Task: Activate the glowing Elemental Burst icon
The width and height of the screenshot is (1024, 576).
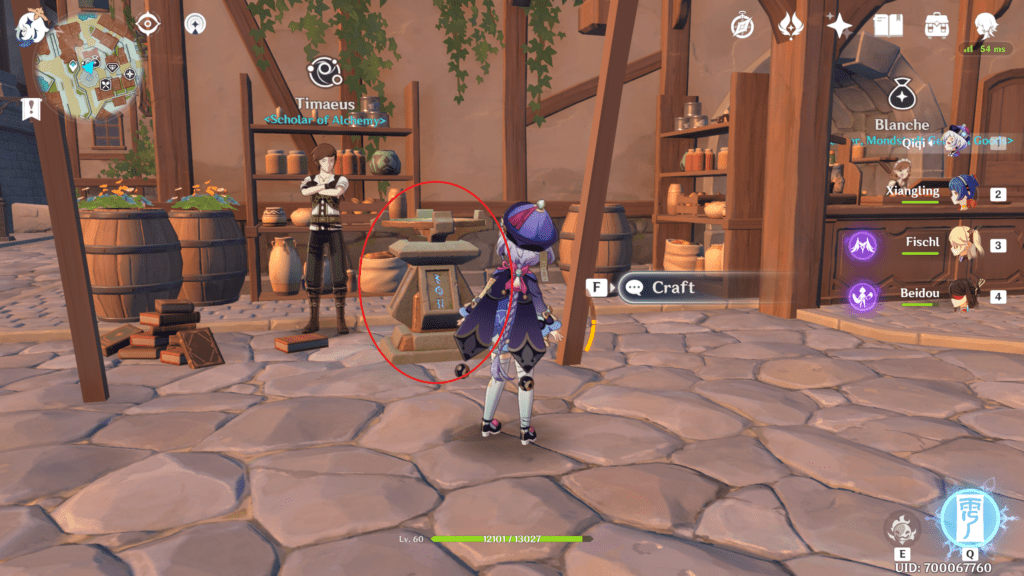Action: [x=970, y=520]
